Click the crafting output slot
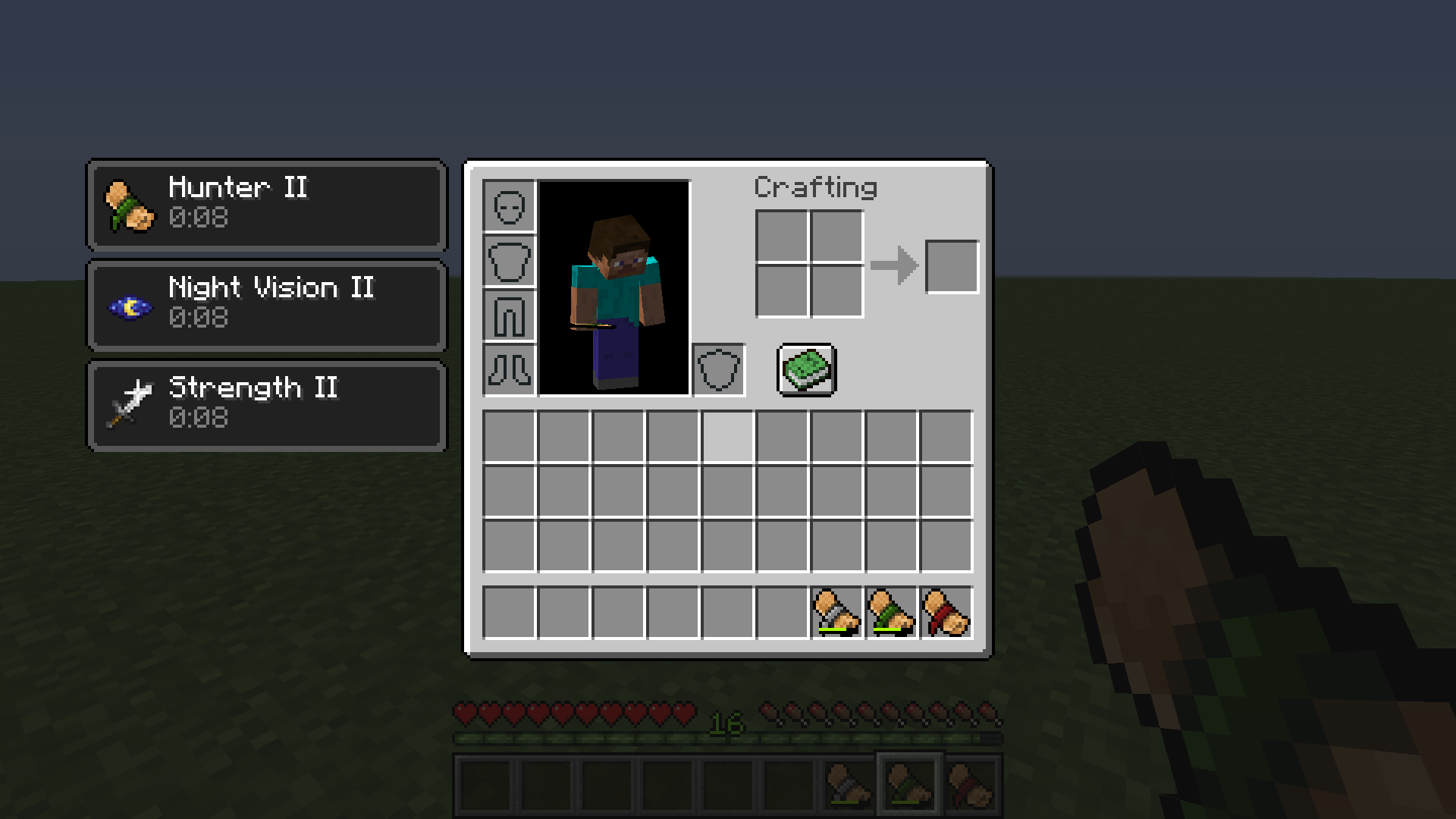1456x819 pixels. (952, 265)
